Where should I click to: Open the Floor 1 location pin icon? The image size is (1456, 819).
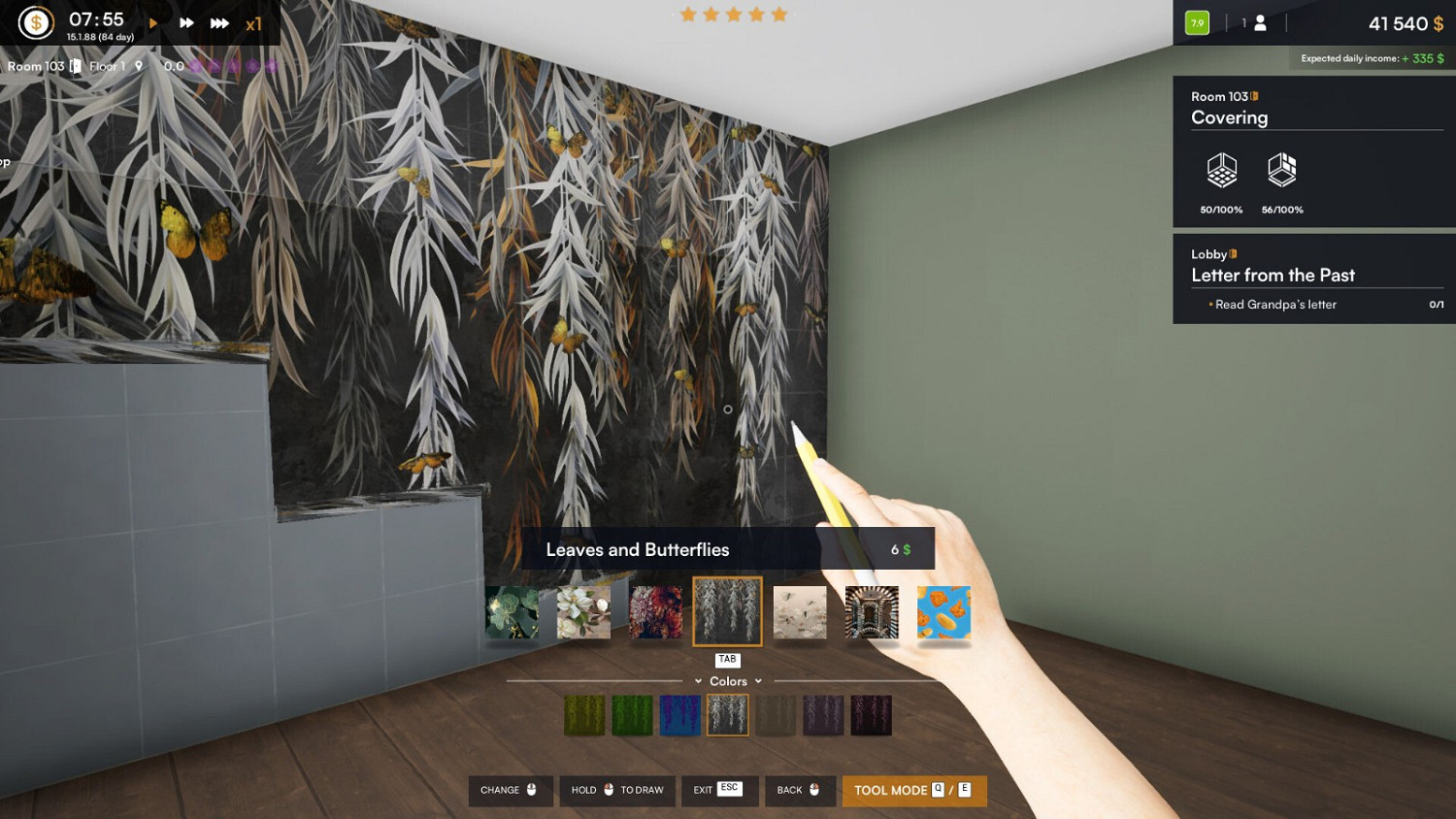[136, 66]
